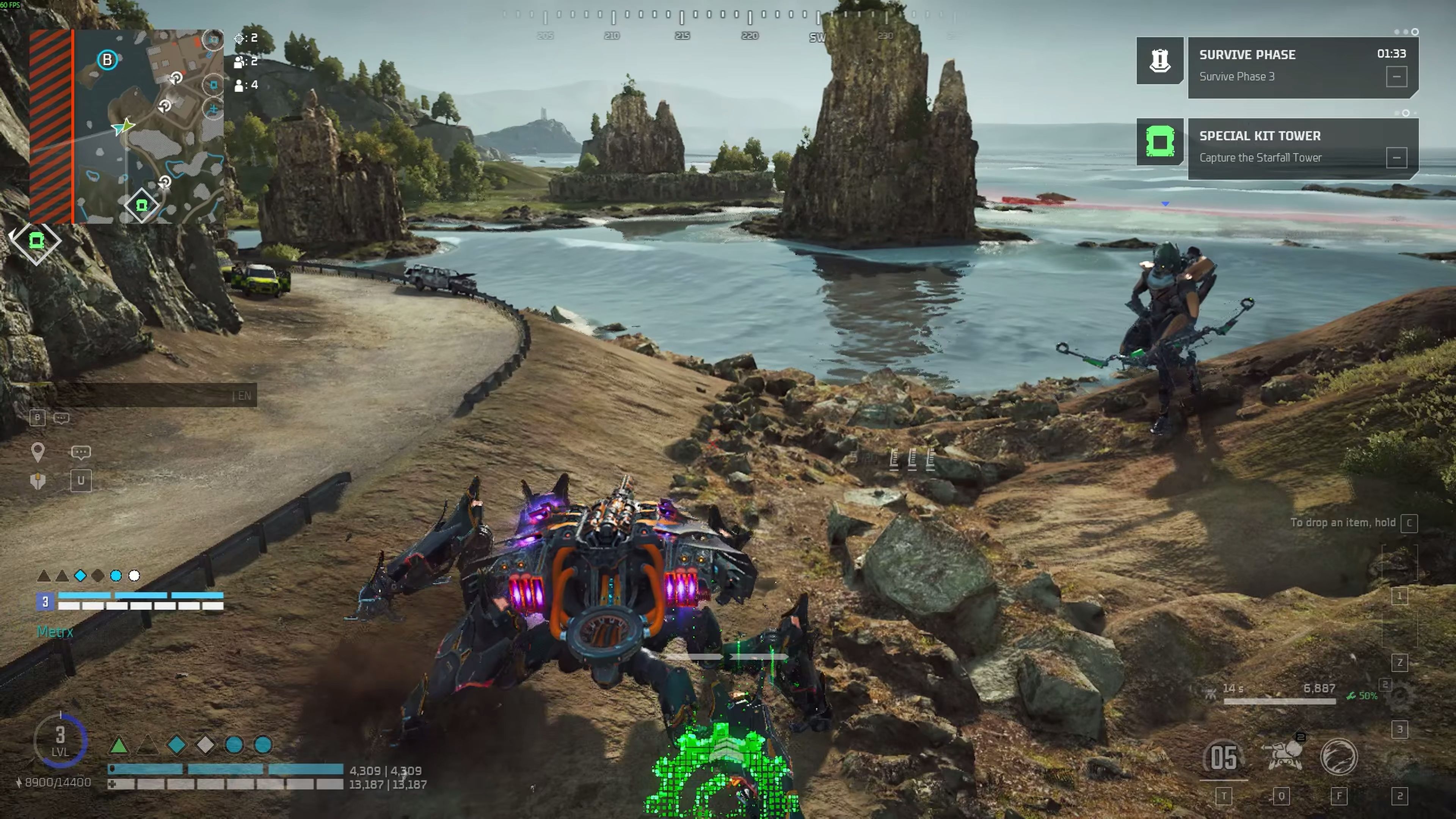Click the shield icon with yellow marker
Screen dimensions: 1456x819
(38, 481)
